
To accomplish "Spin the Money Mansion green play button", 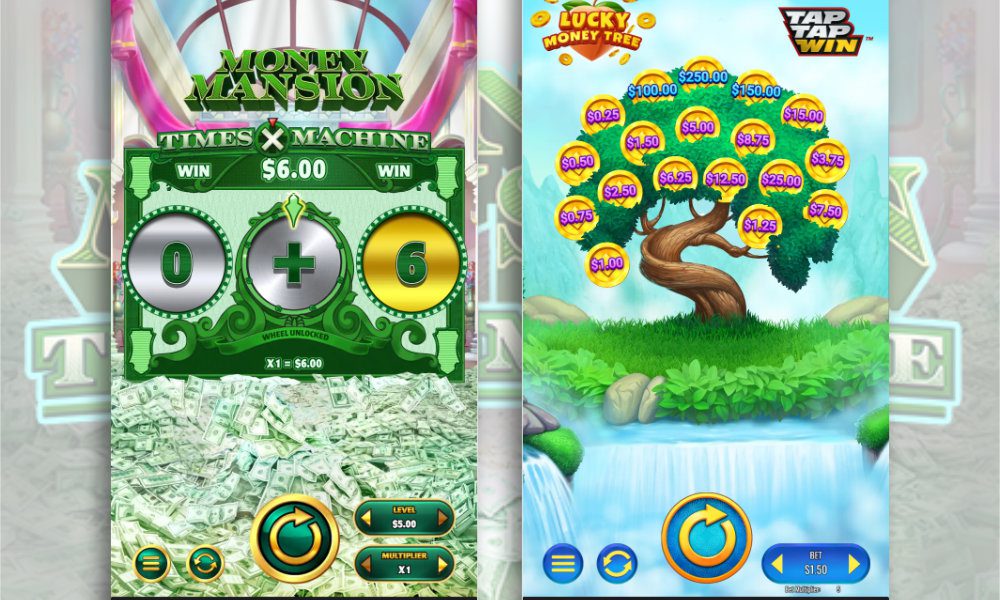I will [x=294, y=539].
